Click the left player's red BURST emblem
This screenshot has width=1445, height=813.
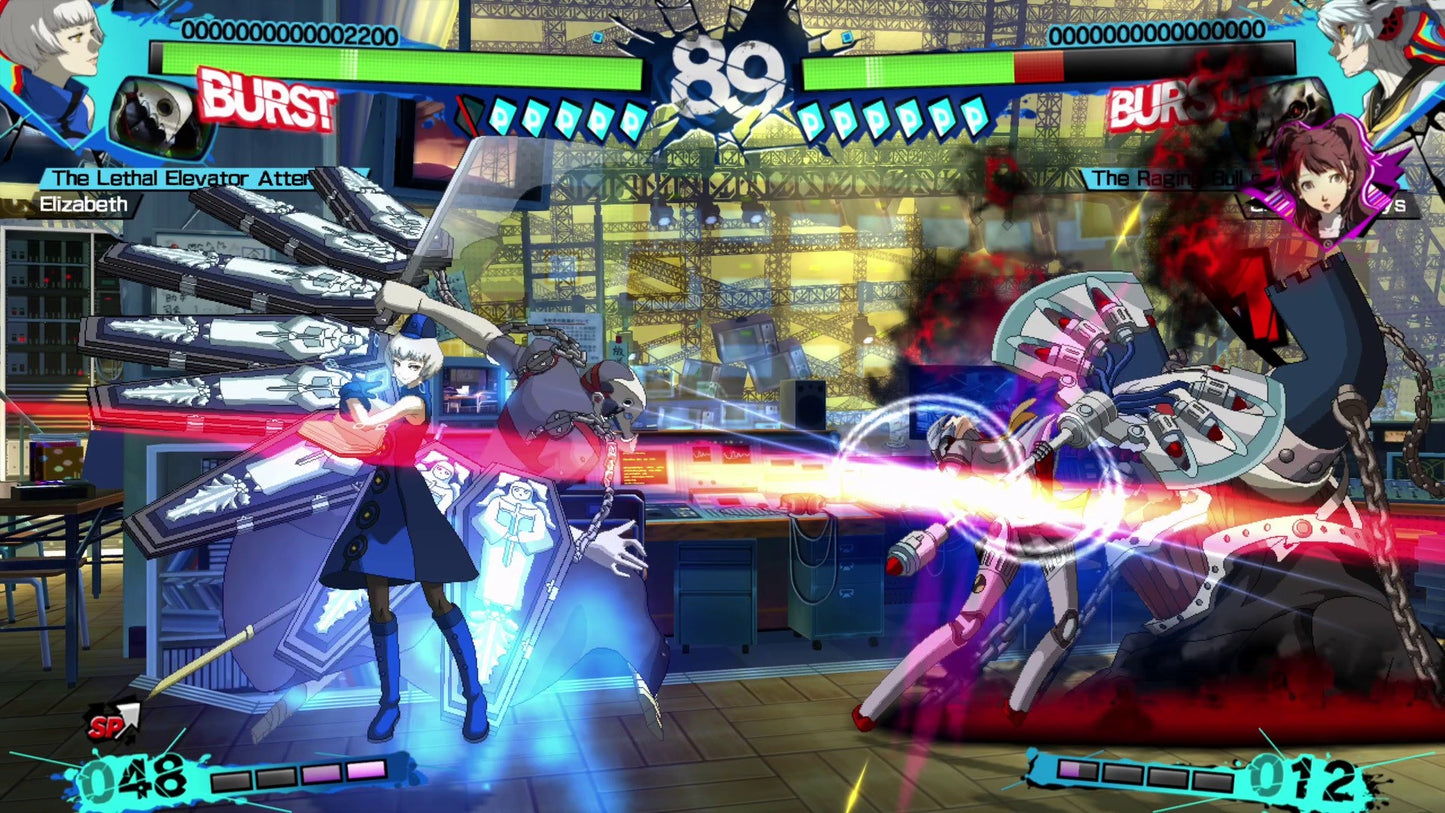point(263,100)
